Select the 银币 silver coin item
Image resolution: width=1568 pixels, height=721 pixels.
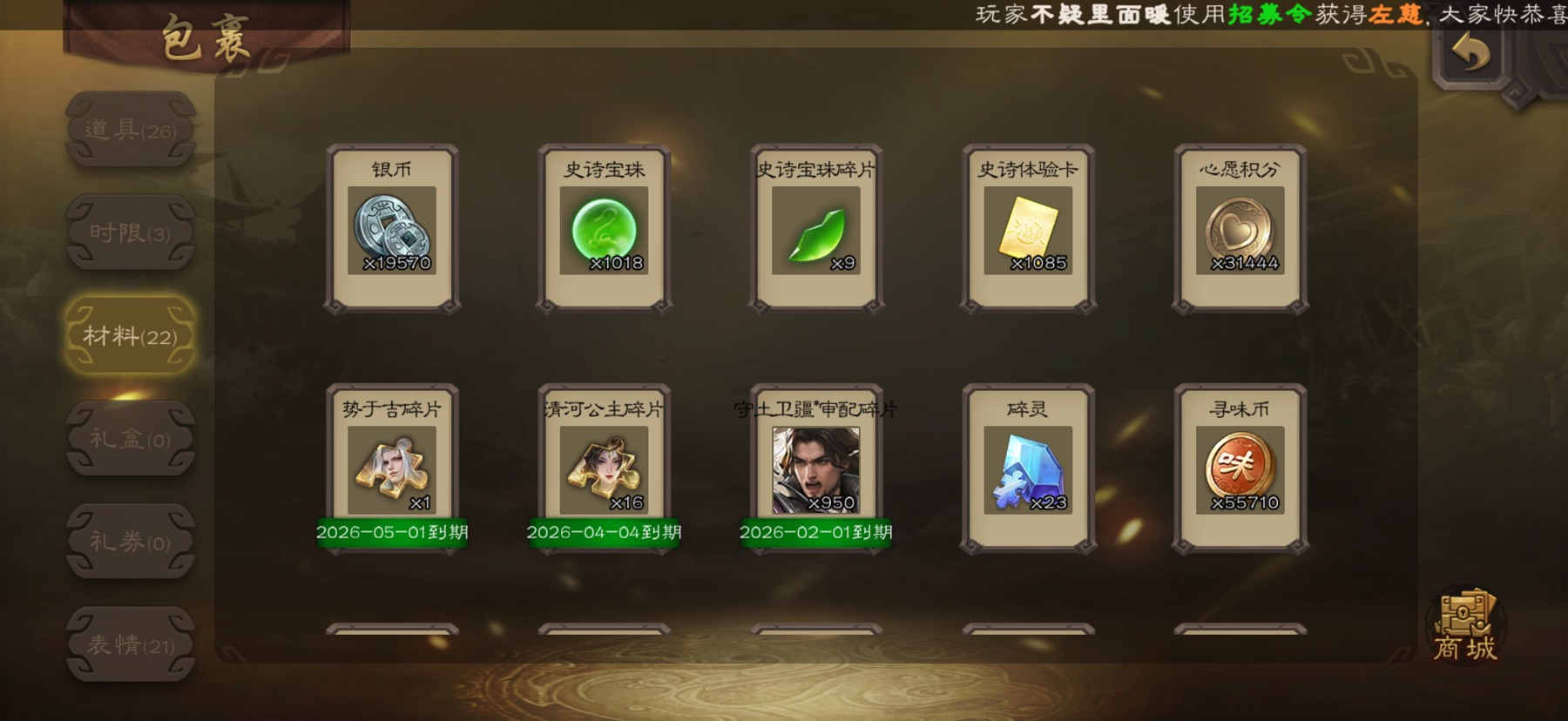click(x=392, y=230)
